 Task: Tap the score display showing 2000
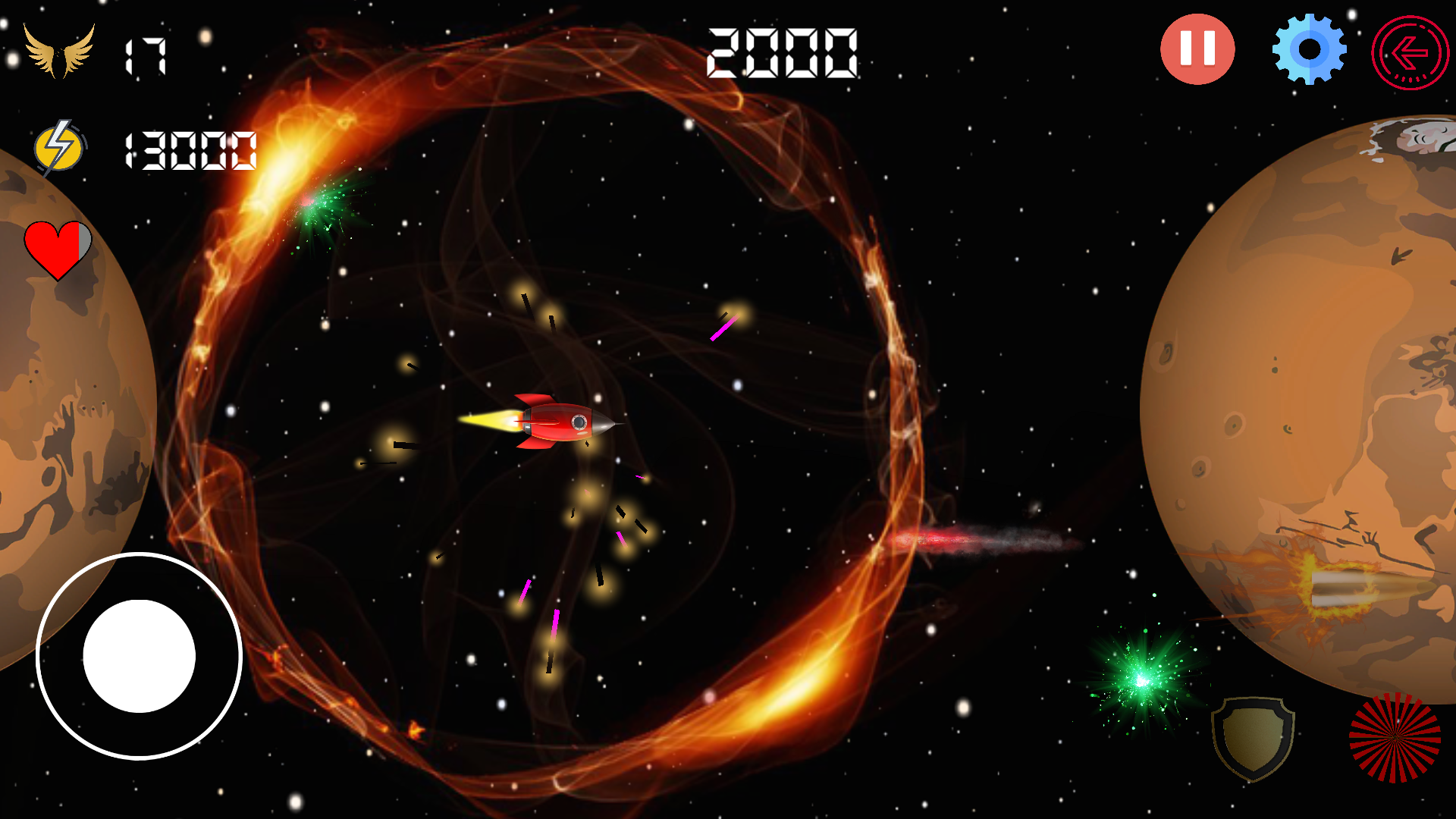(781, 53)
